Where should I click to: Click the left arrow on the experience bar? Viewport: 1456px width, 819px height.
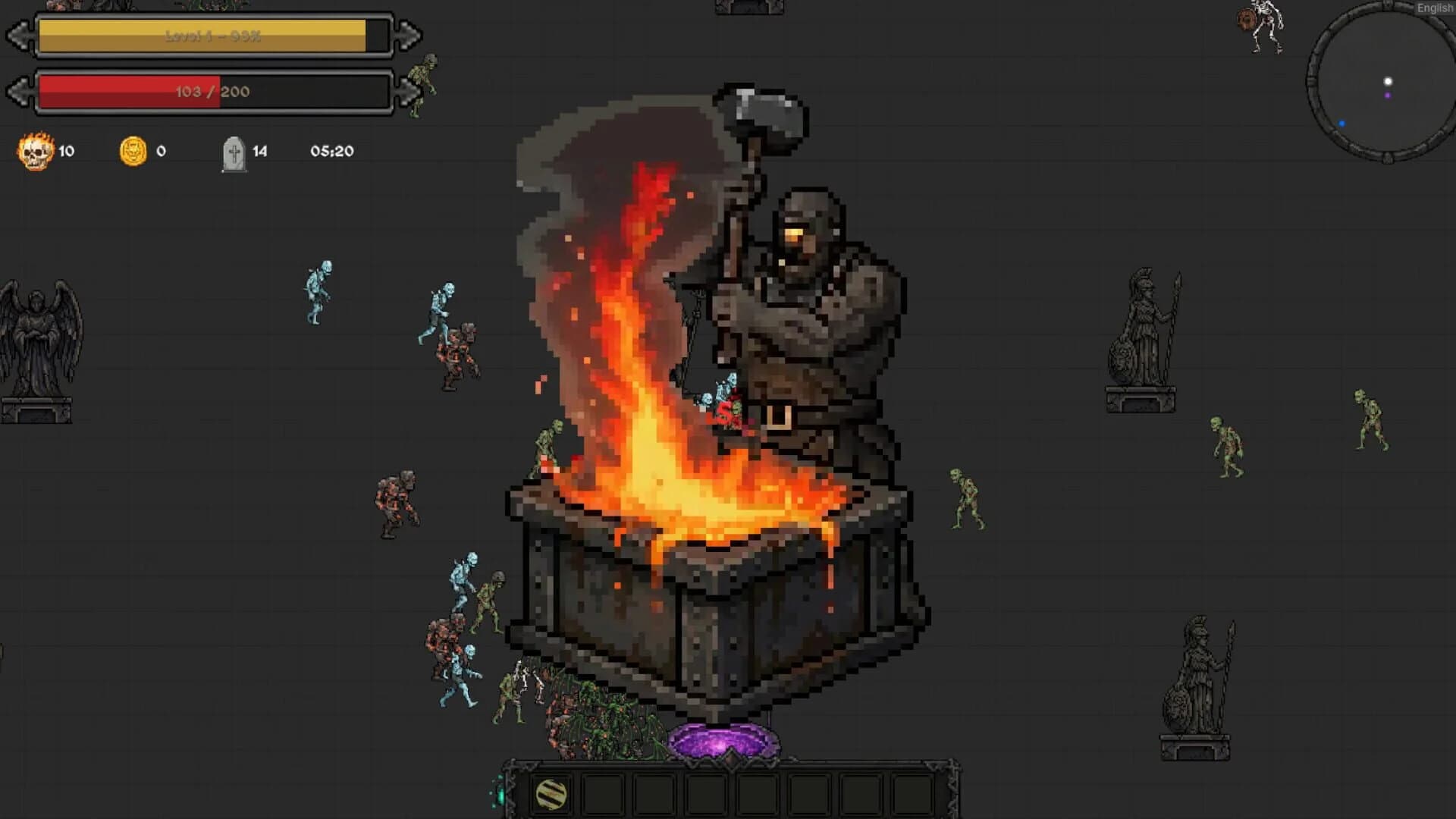pos(21,34)
